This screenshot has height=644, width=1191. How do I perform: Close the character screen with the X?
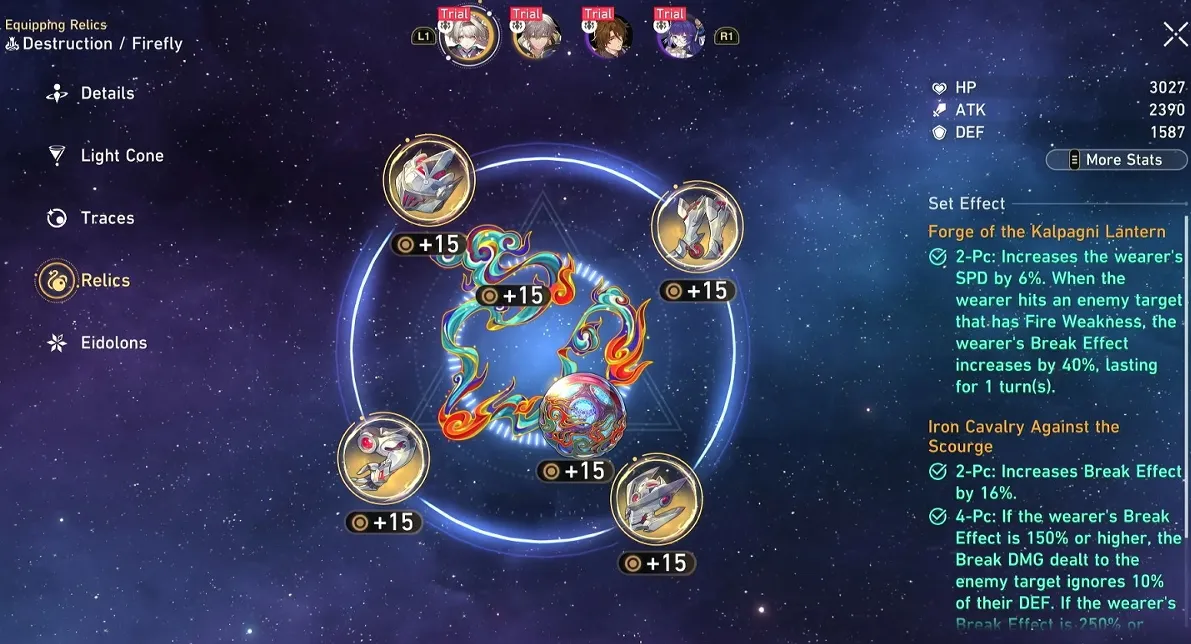click(1175, 34)
